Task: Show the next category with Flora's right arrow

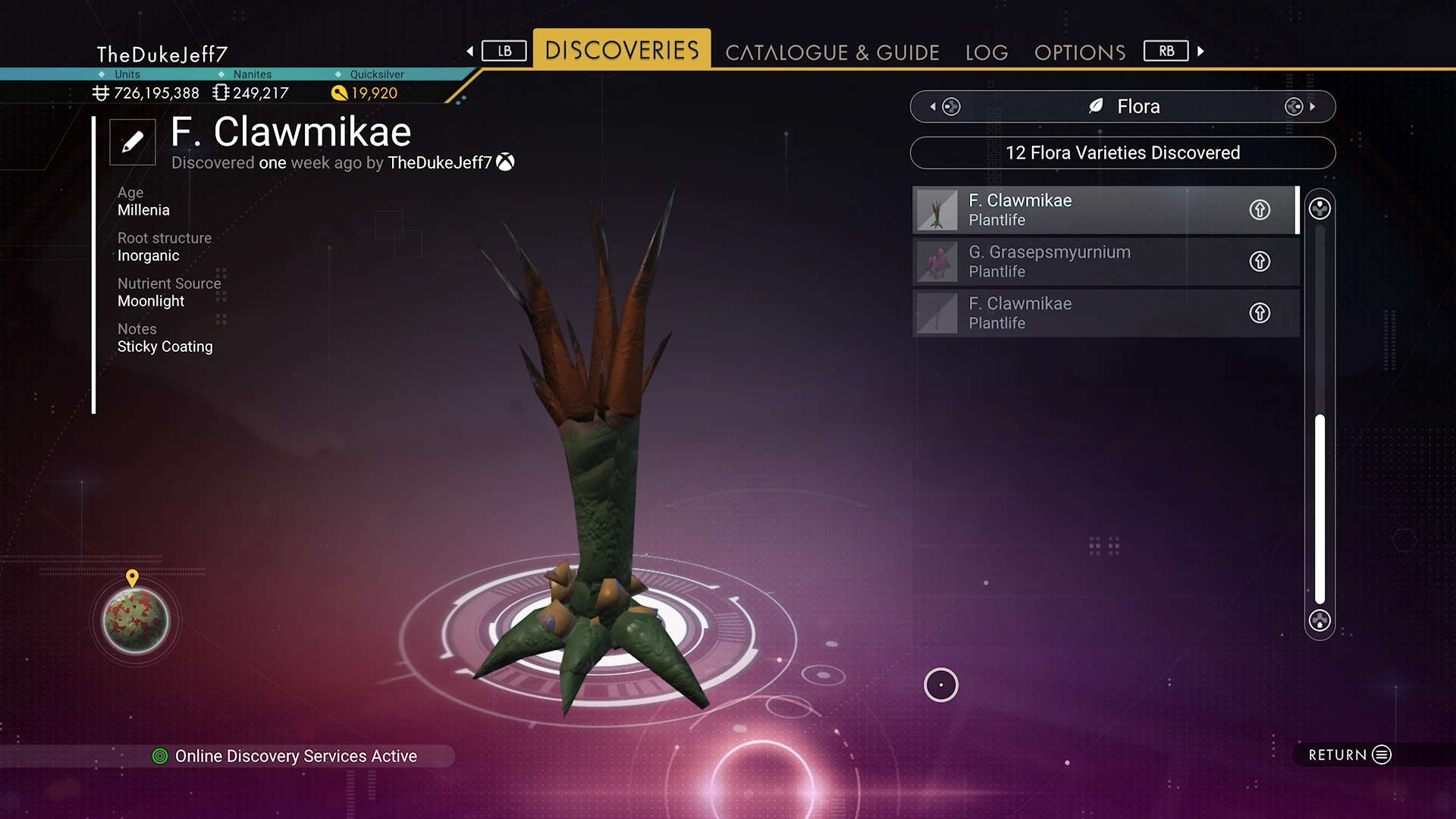Action: tap(1312, 107)
